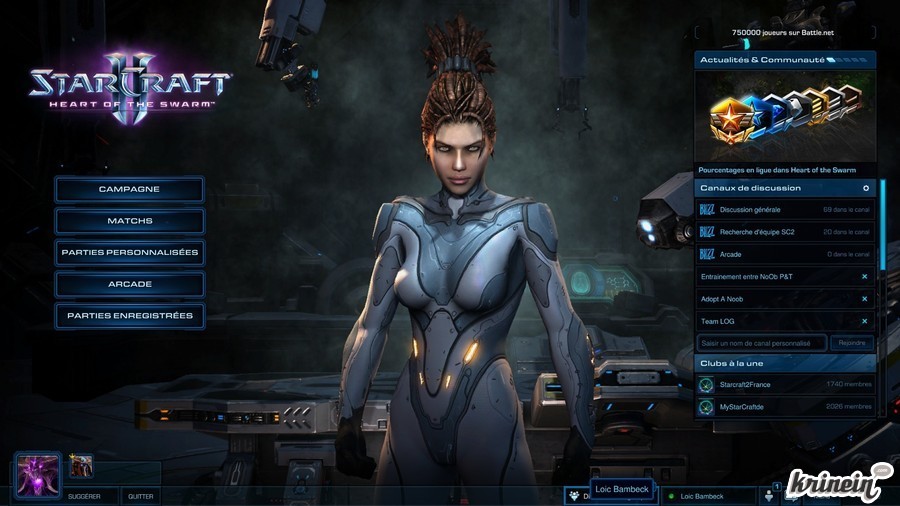Click the Quitter button
The width and height of the screenshot is (900, 506).
140,496
